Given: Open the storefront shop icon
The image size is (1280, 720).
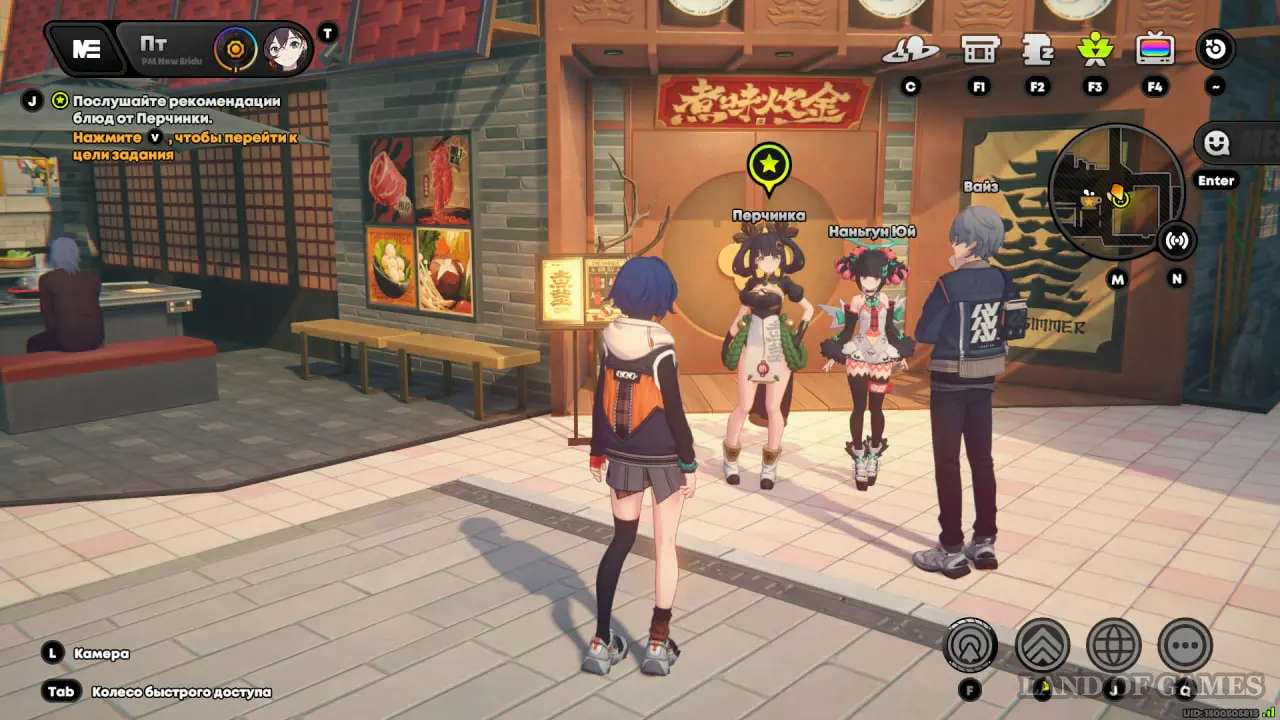Looking at the screenshot, I should 980,49.
